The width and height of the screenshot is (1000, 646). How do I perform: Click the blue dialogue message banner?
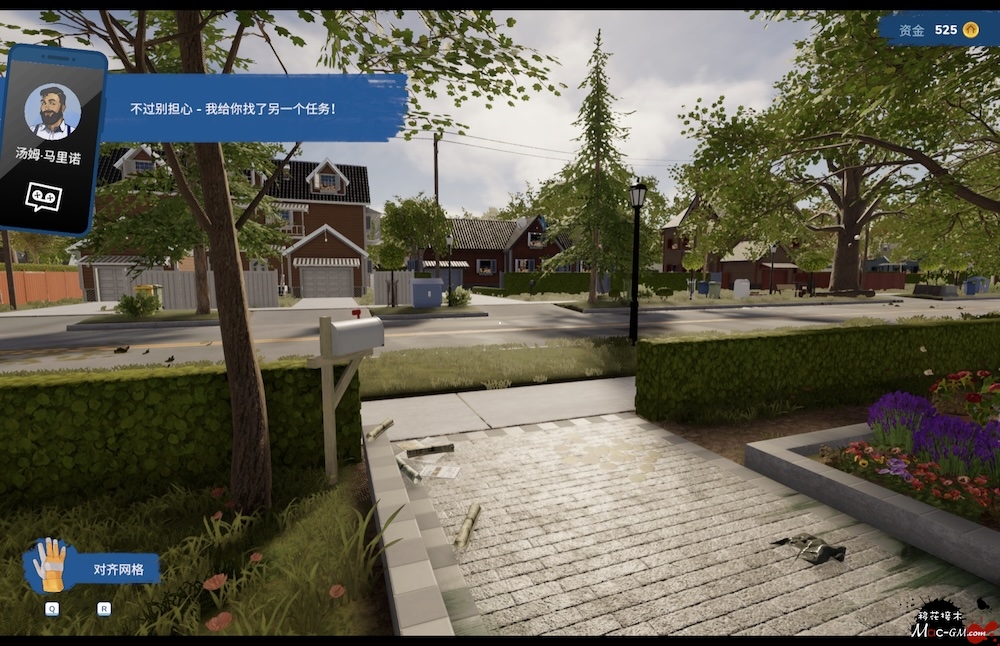(x=254, y=108)
